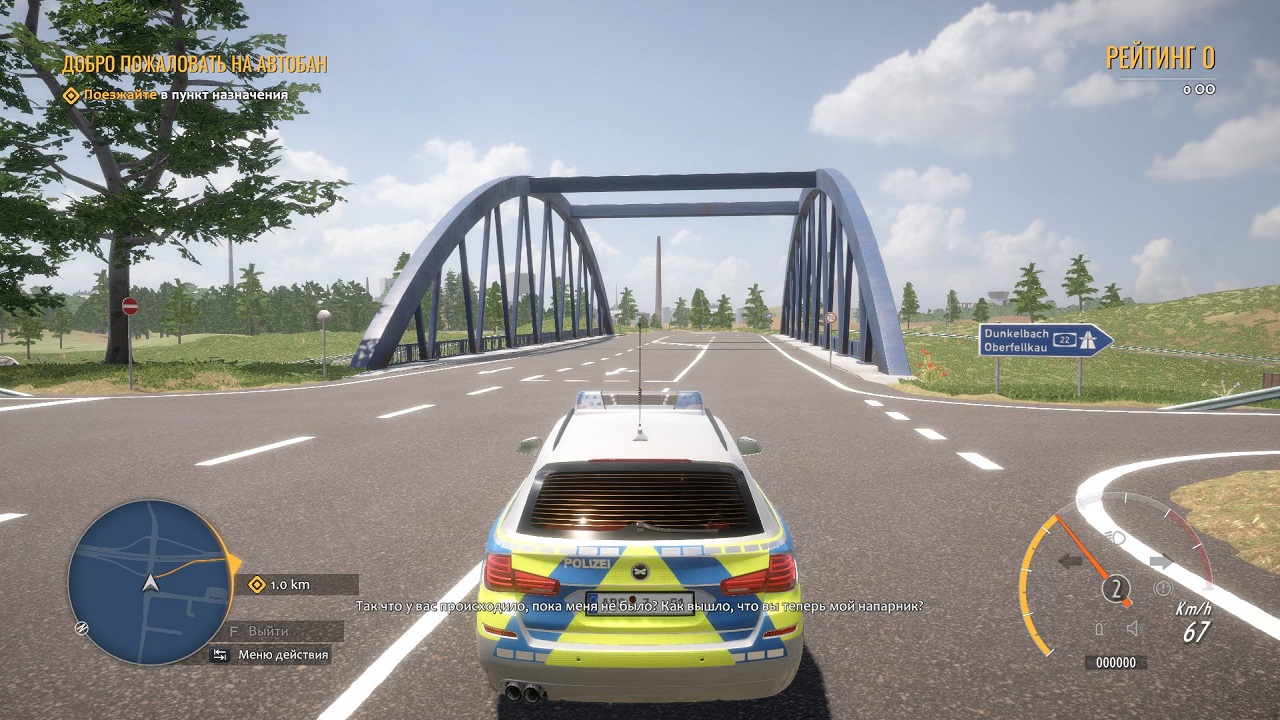This screenshot has width=1280, height=720.
Task: Select the gear indicator showing 2
Action: (x=1117, y=588)
